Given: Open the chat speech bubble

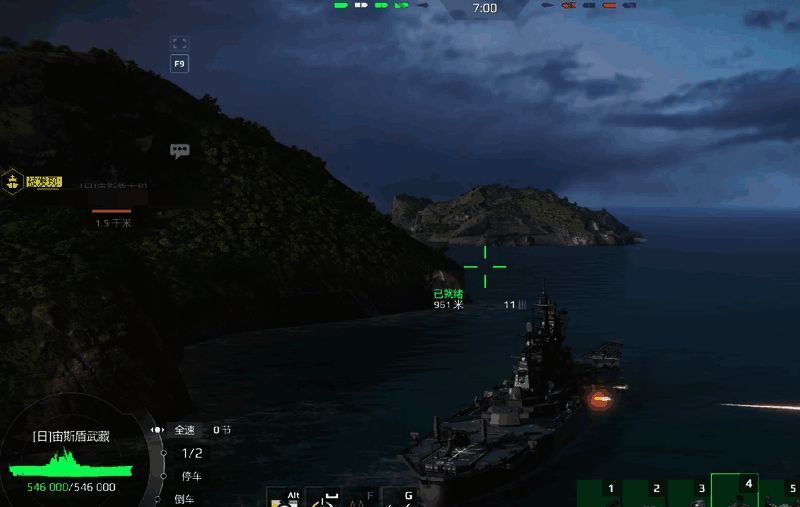Looking at the screenshot, I should click(180, 151).
